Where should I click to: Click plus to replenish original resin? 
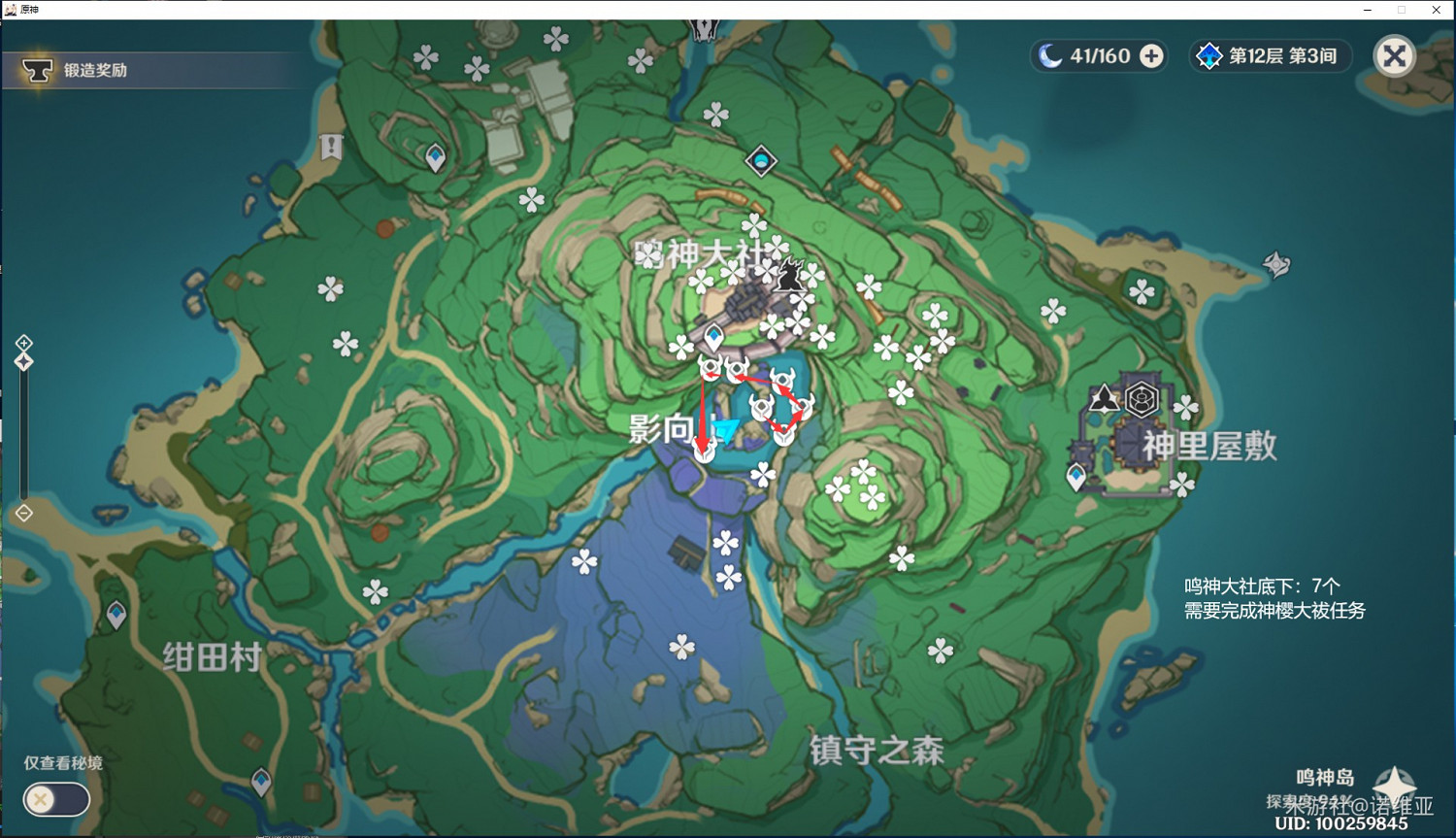click(x=1151, y=55)
